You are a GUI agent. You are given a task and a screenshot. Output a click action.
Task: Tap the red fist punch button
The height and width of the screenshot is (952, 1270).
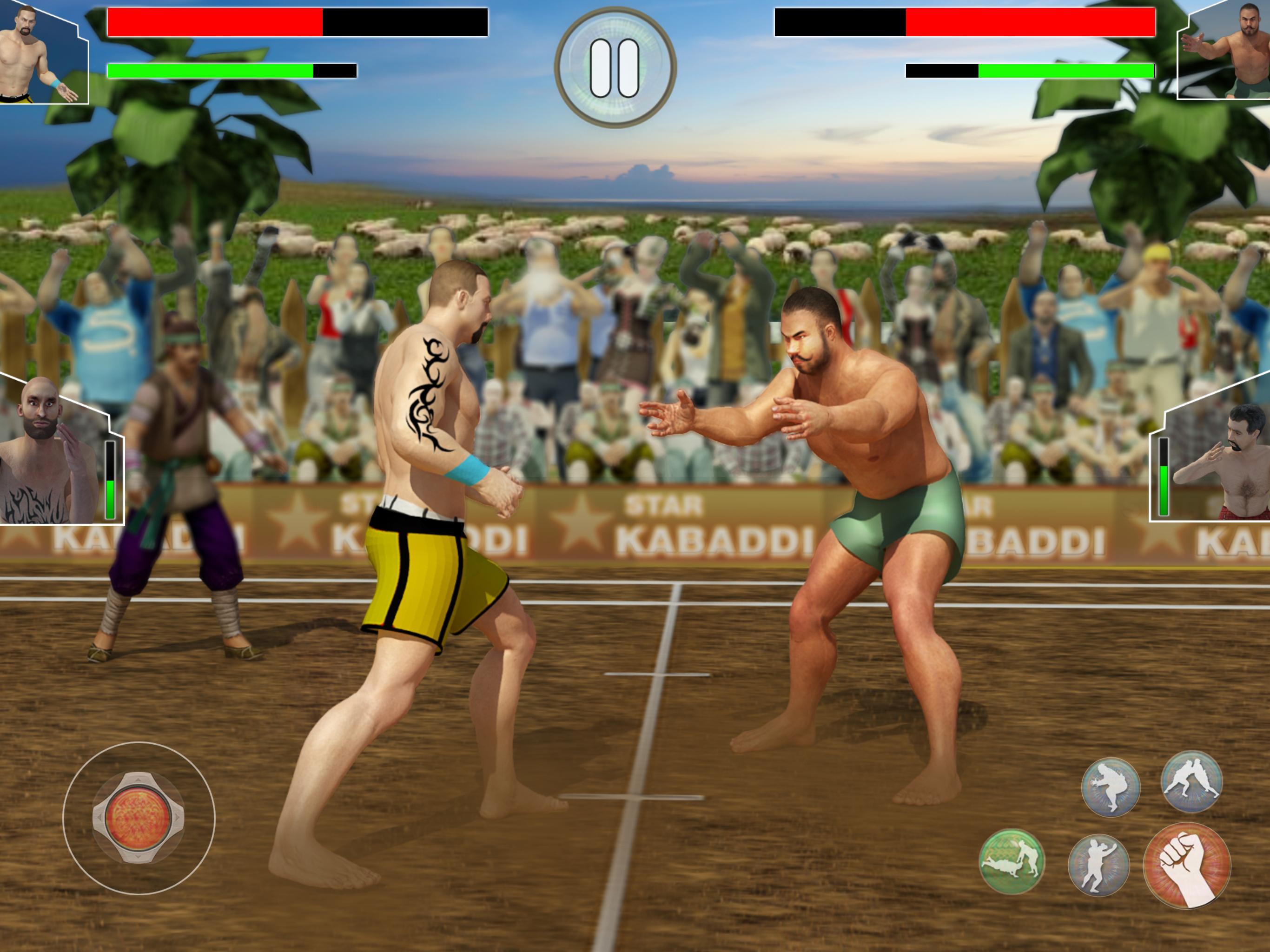[x=1187, y=865]
